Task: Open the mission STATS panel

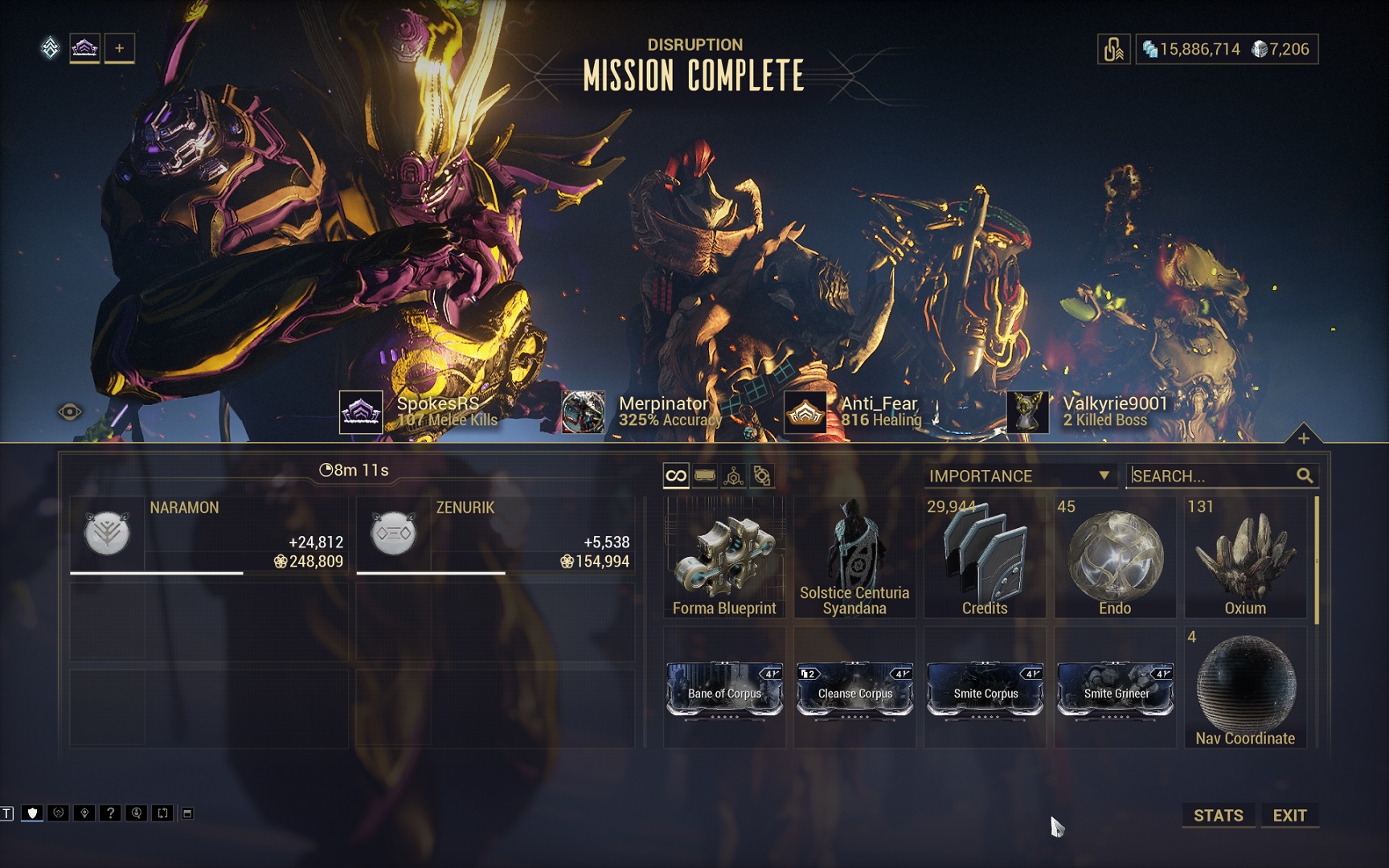Action: coord(1218,815)
